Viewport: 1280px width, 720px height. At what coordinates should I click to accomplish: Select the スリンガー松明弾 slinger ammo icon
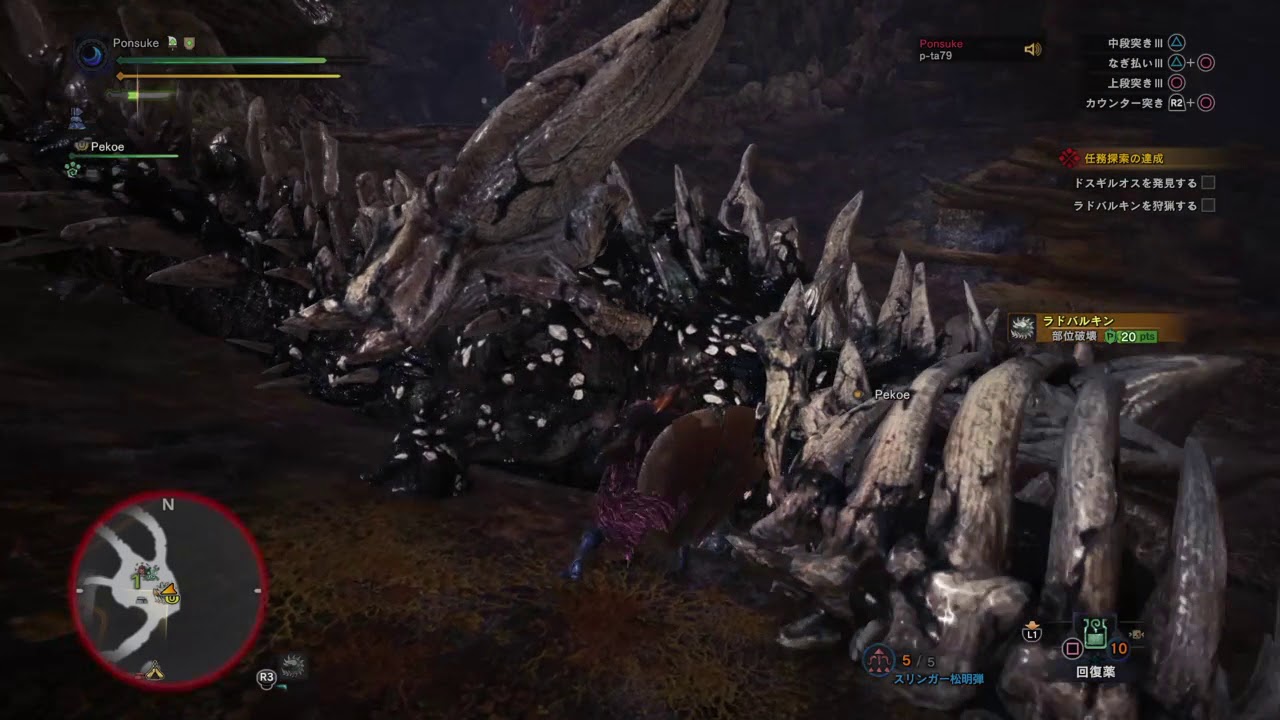tap(878, 659)
